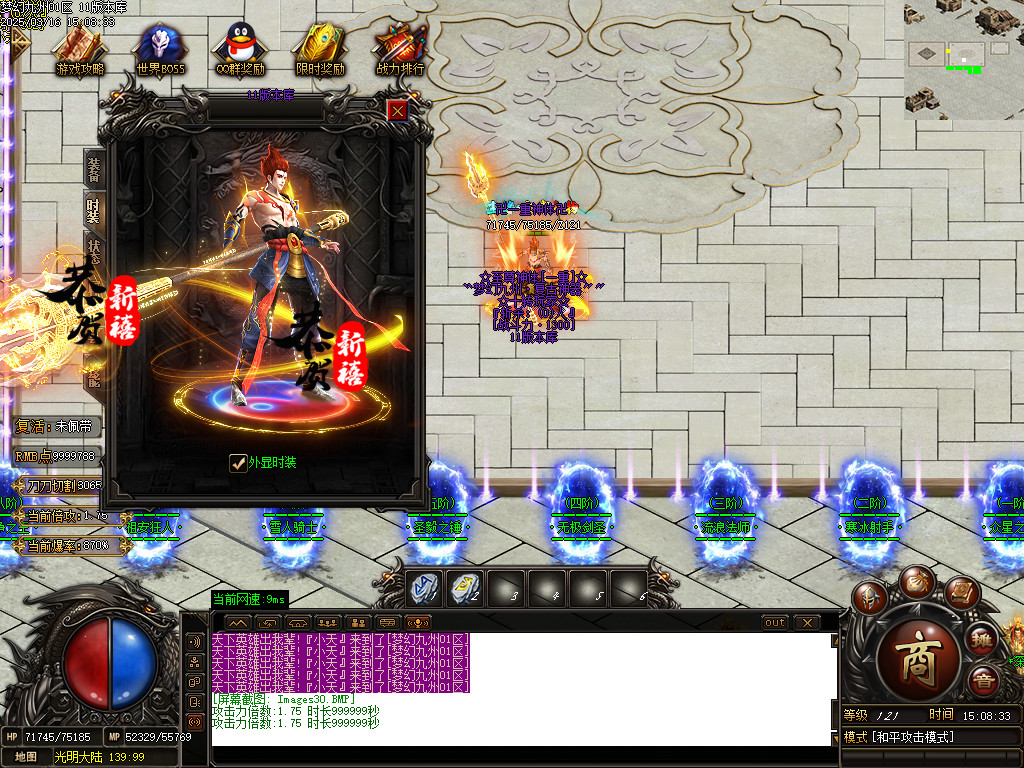Select the 时装 fashion tab

click(94, 210)
